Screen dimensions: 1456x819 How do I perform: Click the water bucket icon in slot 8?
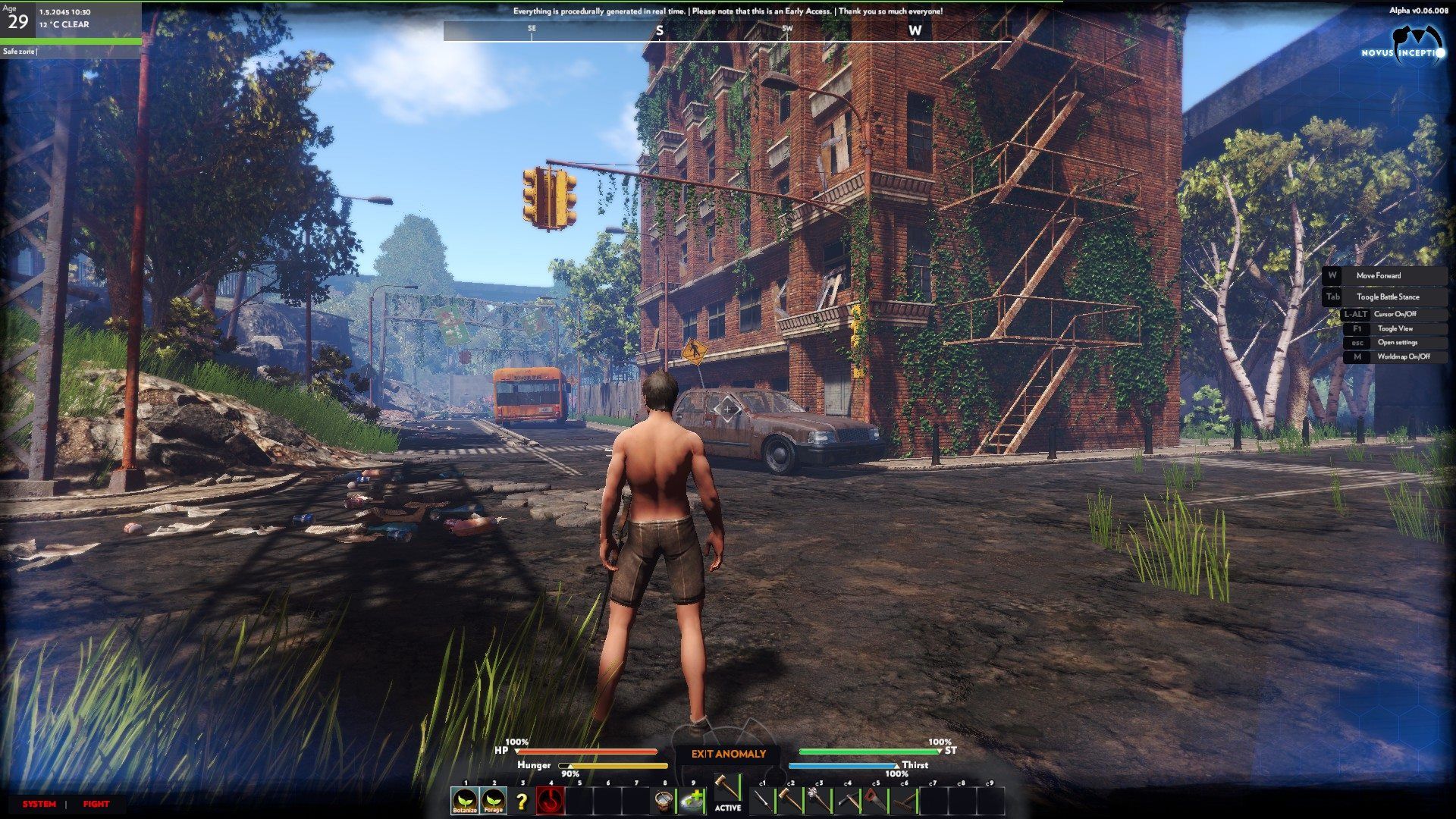click(664, 801)
